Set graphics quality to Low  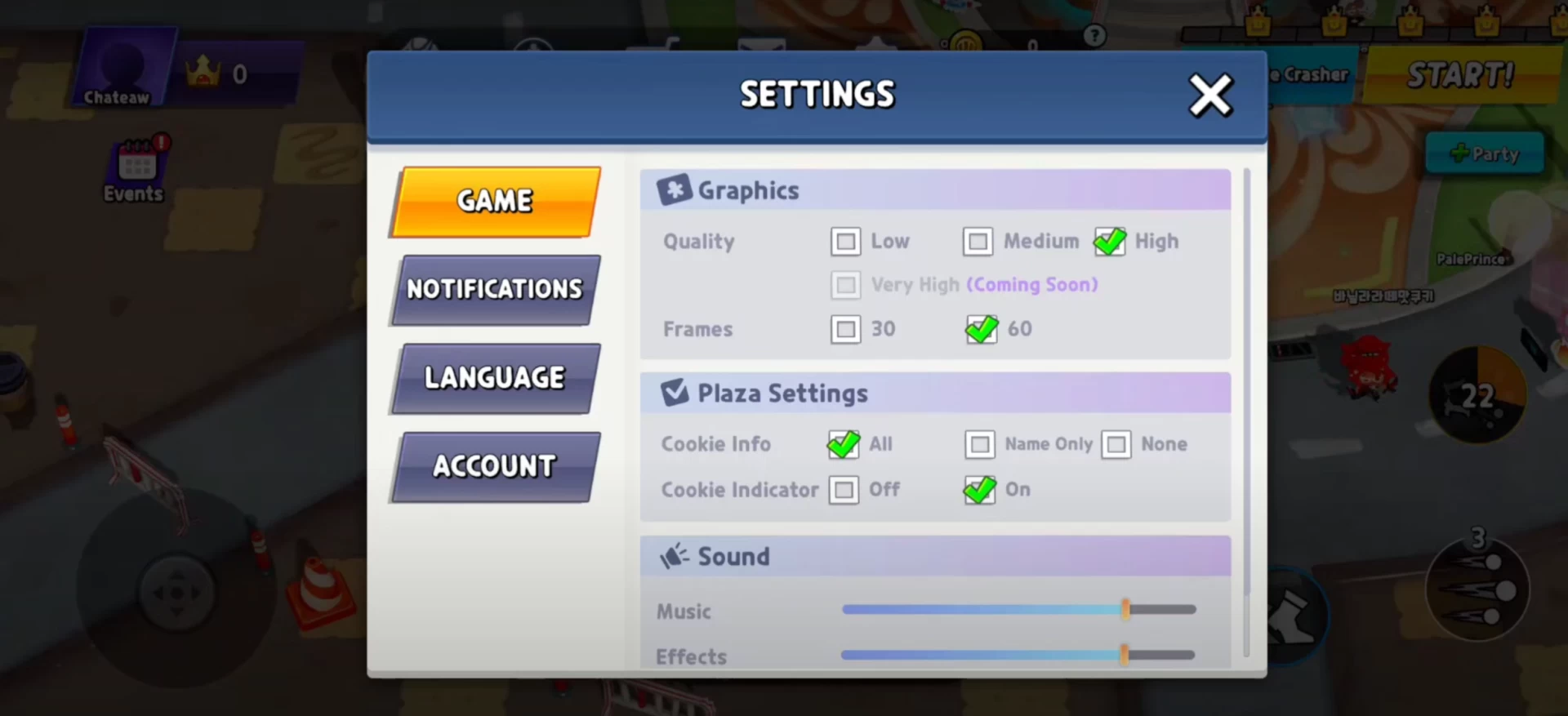click(x=846, y=242)
